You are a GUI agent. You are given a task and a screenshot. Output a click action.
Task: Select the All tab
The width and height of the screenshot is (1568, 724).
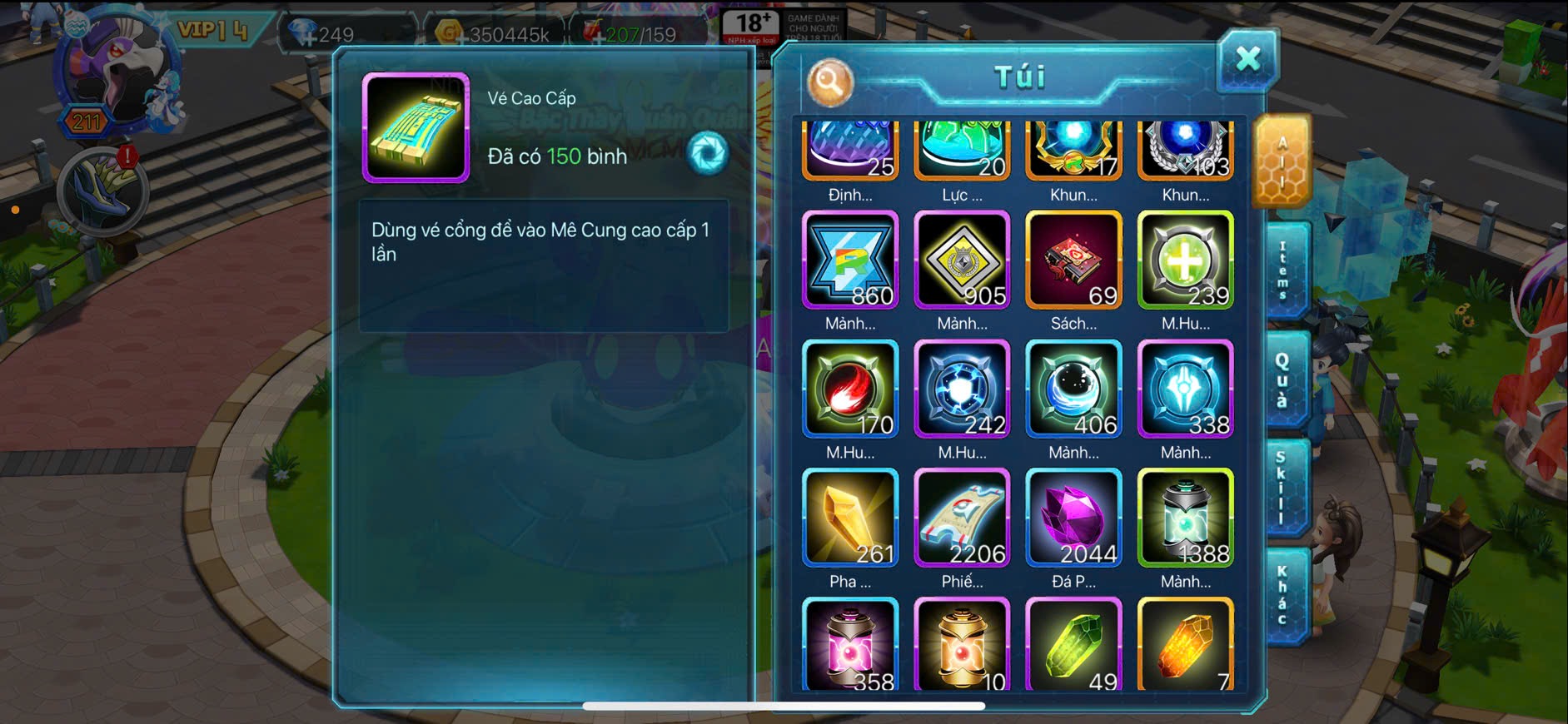click(x=1282, y=161)
